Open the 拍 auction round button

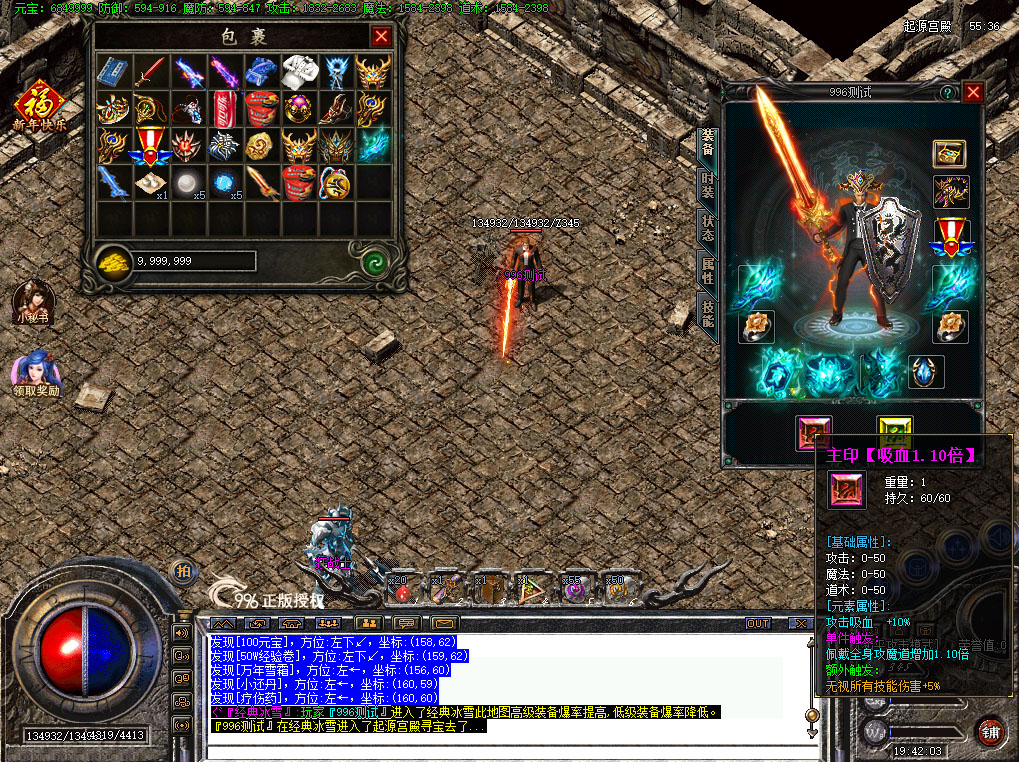pos(183,571)
